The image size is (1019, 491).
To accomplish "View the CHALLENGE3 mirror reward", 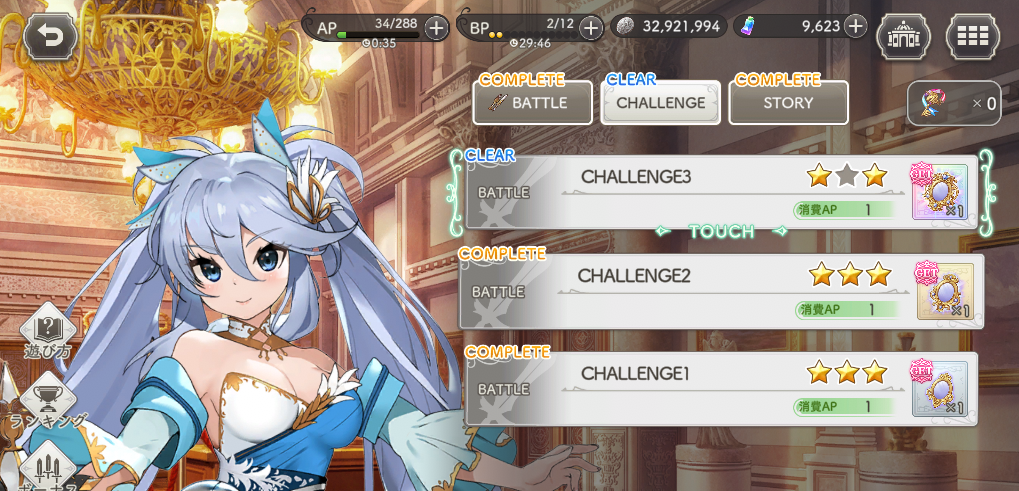I will (x=940, y=192).
